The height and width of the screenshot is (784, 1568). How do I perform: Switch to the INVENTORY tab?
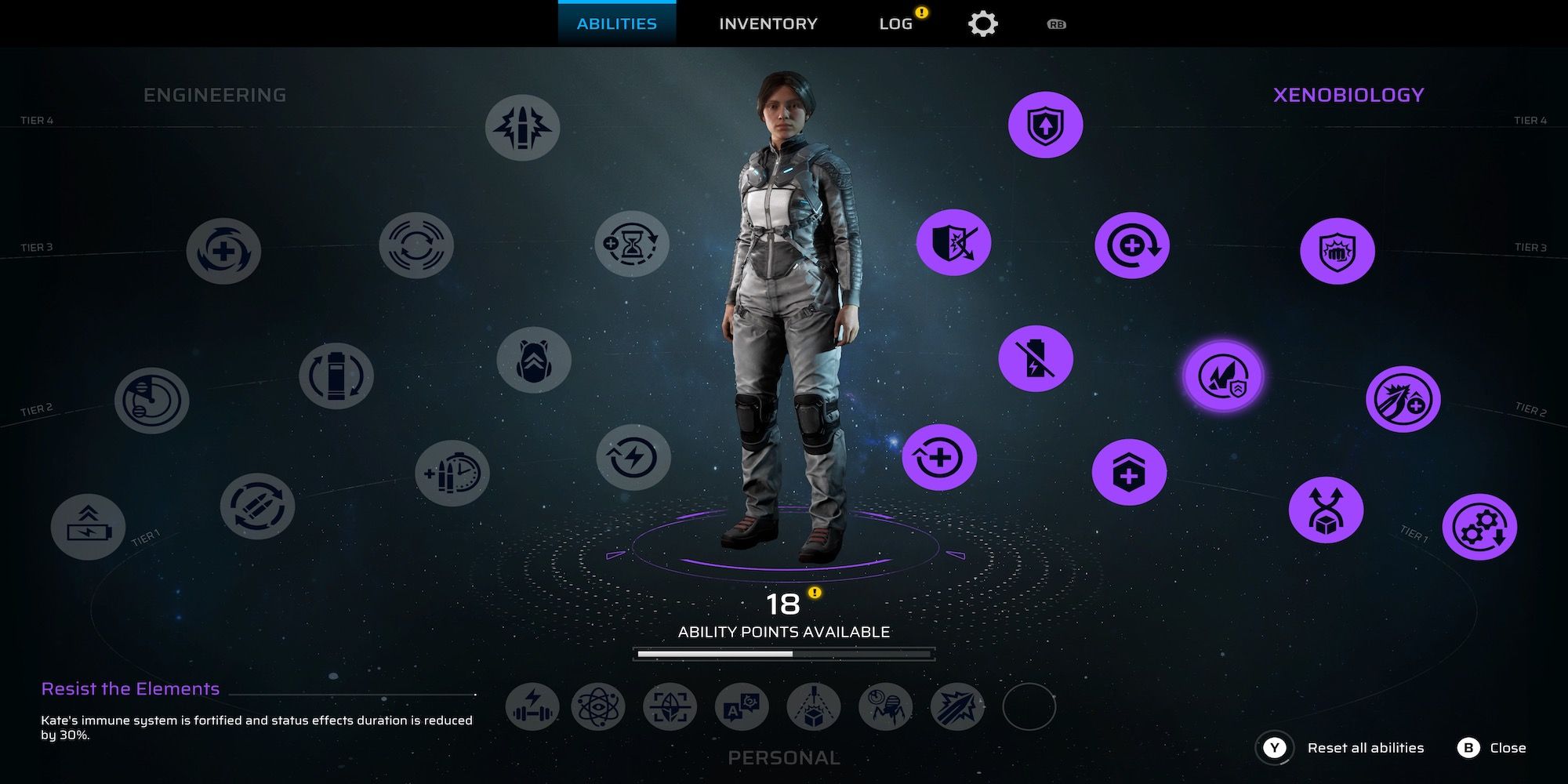tap(767, 23)
